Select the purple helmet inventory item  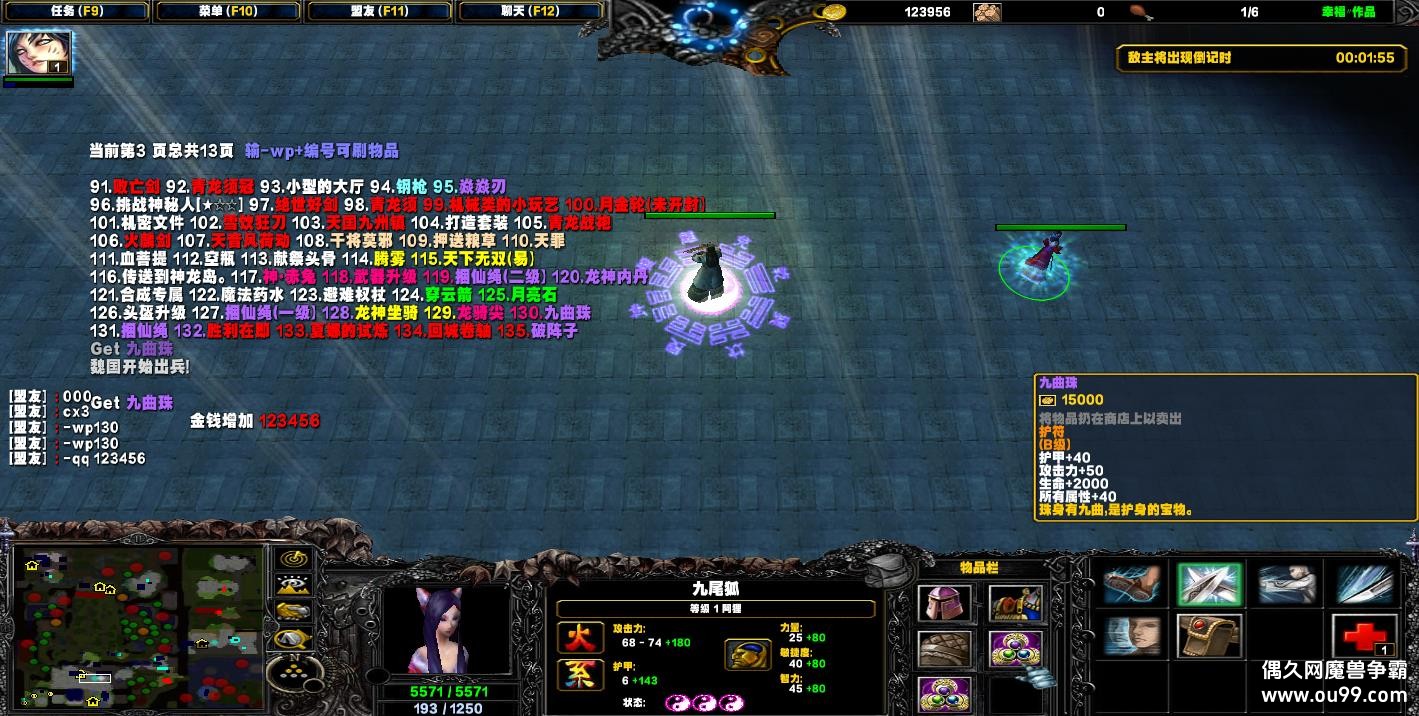944,602
